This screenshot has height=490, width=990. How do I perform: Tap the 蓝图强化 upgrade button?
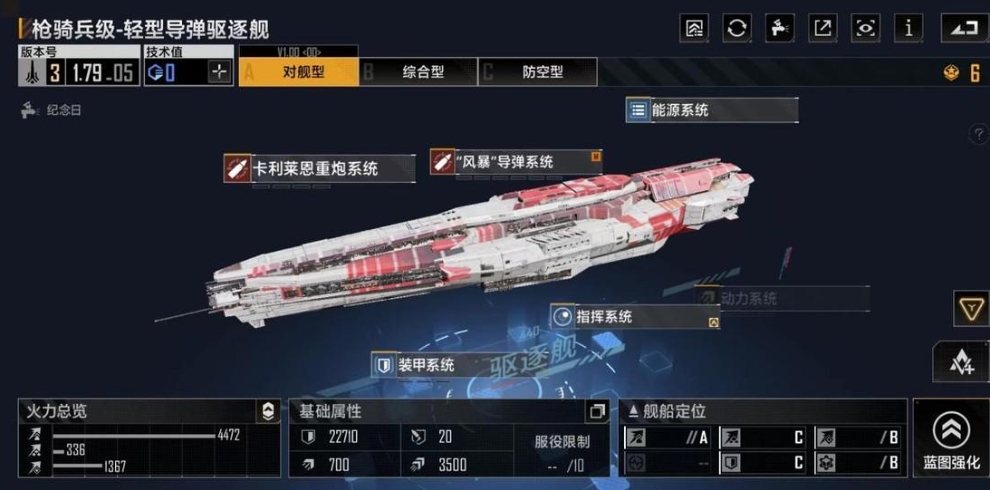950,439
